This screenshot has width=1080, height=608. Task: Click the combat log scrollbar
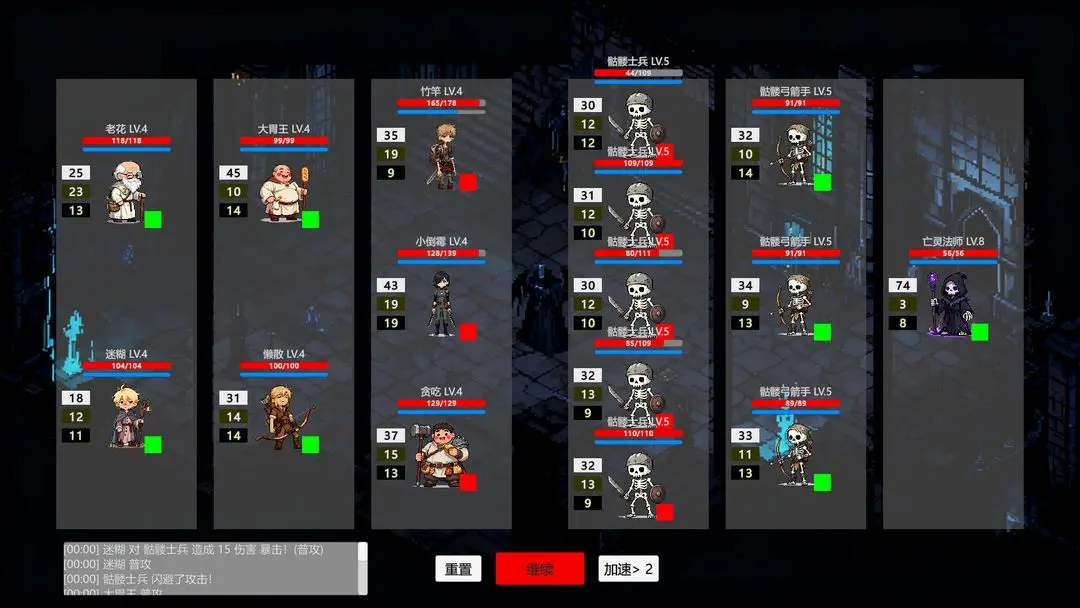[x=363, y=568]
